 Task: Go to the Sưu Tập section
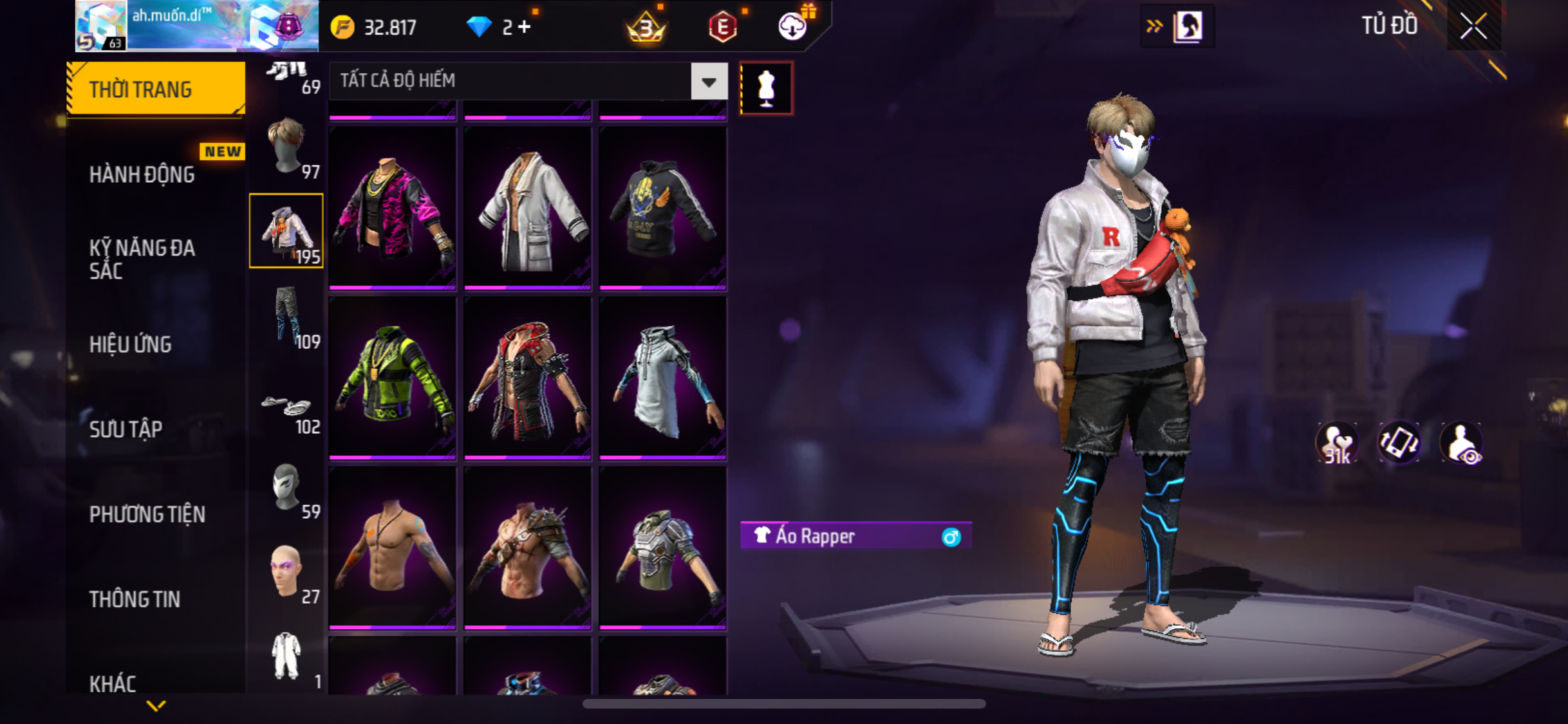(x=126, y=429)
